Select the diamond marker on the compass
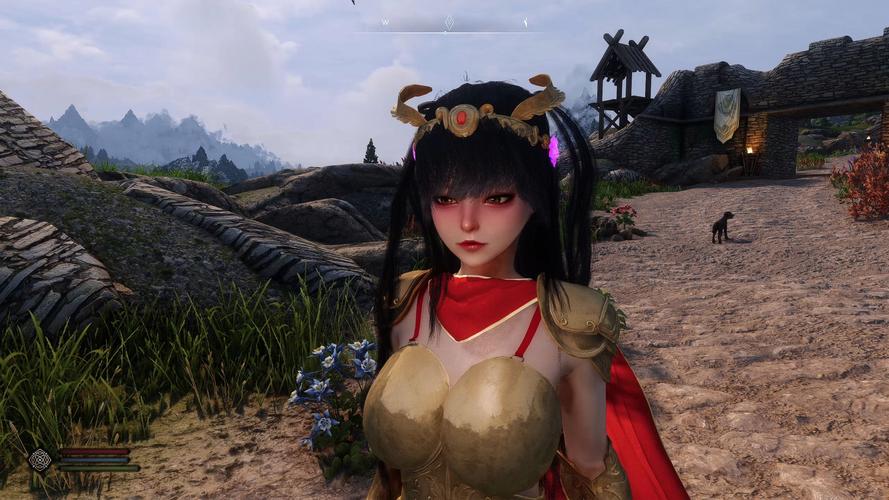889x500 pixels. coord(449,22)
